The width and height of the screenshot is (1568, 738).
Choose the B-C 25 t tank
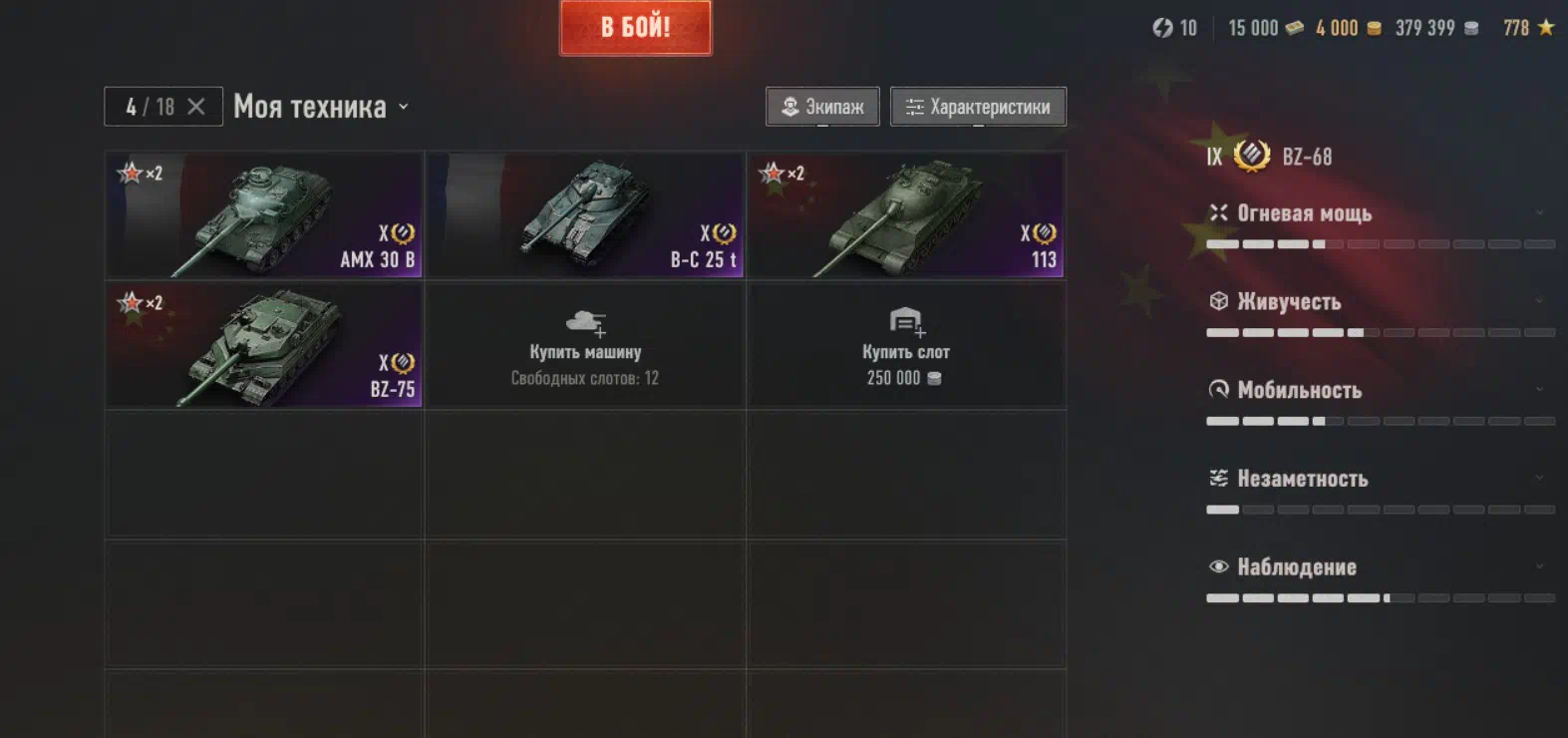(585, 215)
